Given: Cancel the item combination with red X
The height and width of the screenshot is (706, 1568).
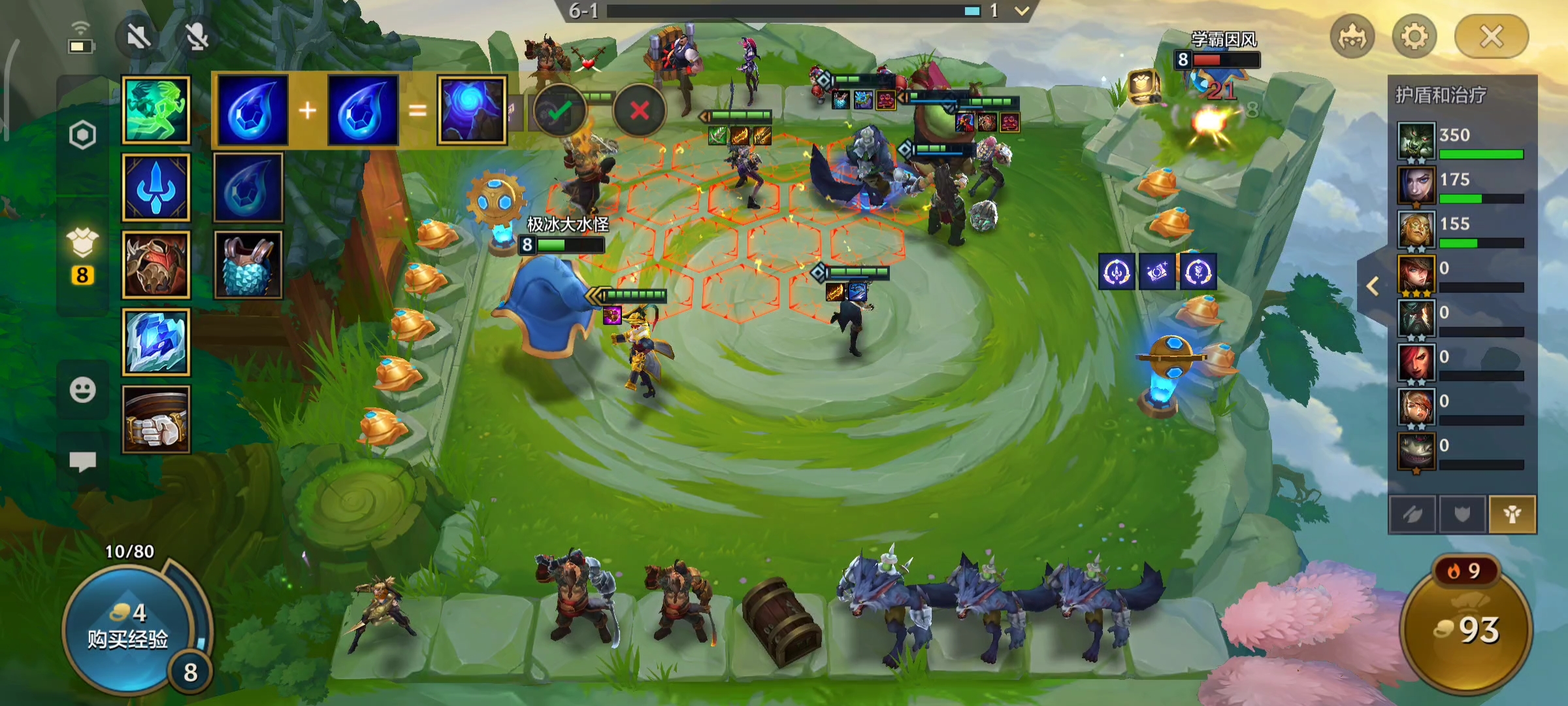Looking at the screenshot, I should pyautogui.click(x=639, y=110).
